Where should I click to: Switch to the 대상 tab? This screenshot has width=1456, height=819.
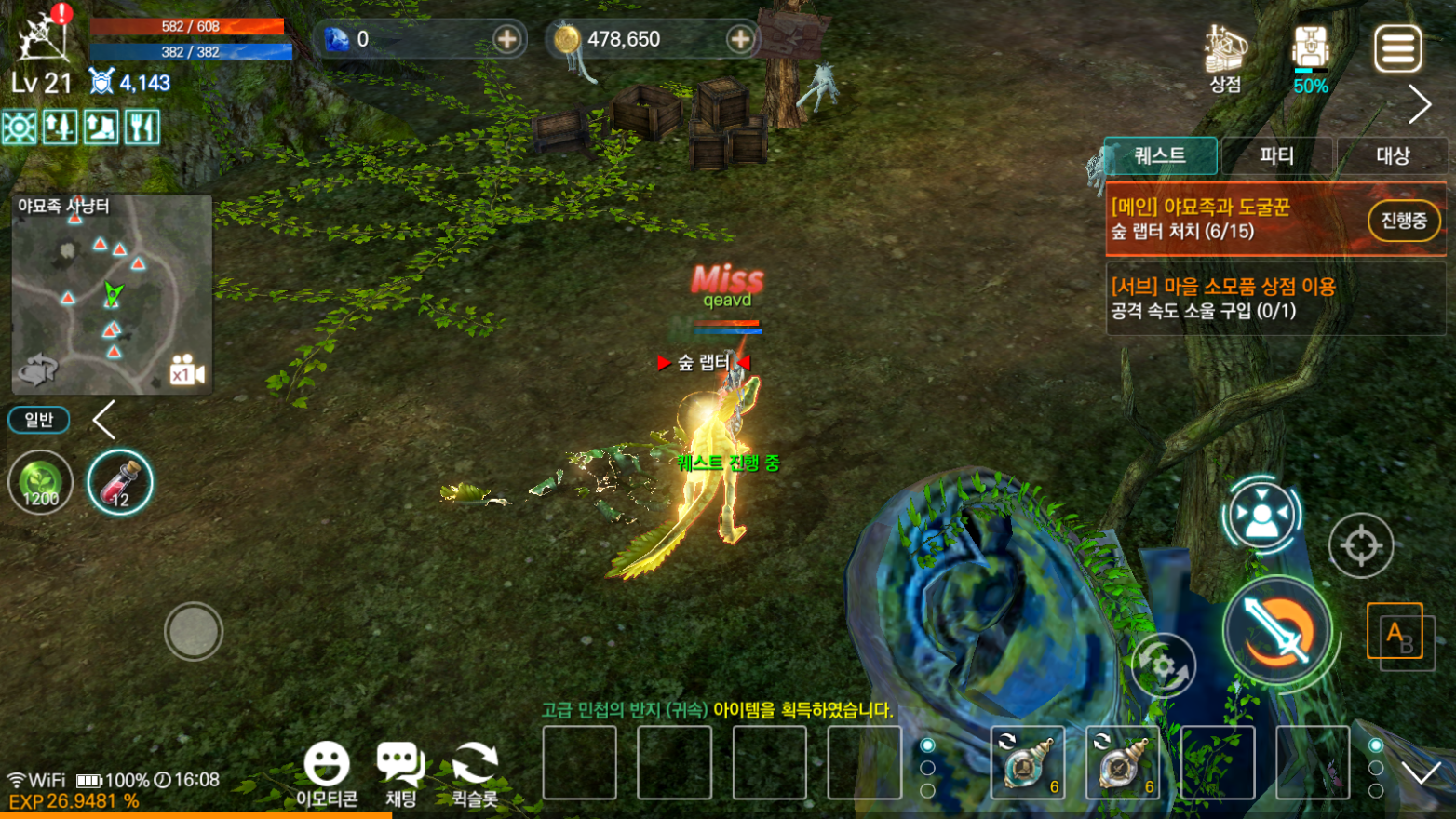1392,156
